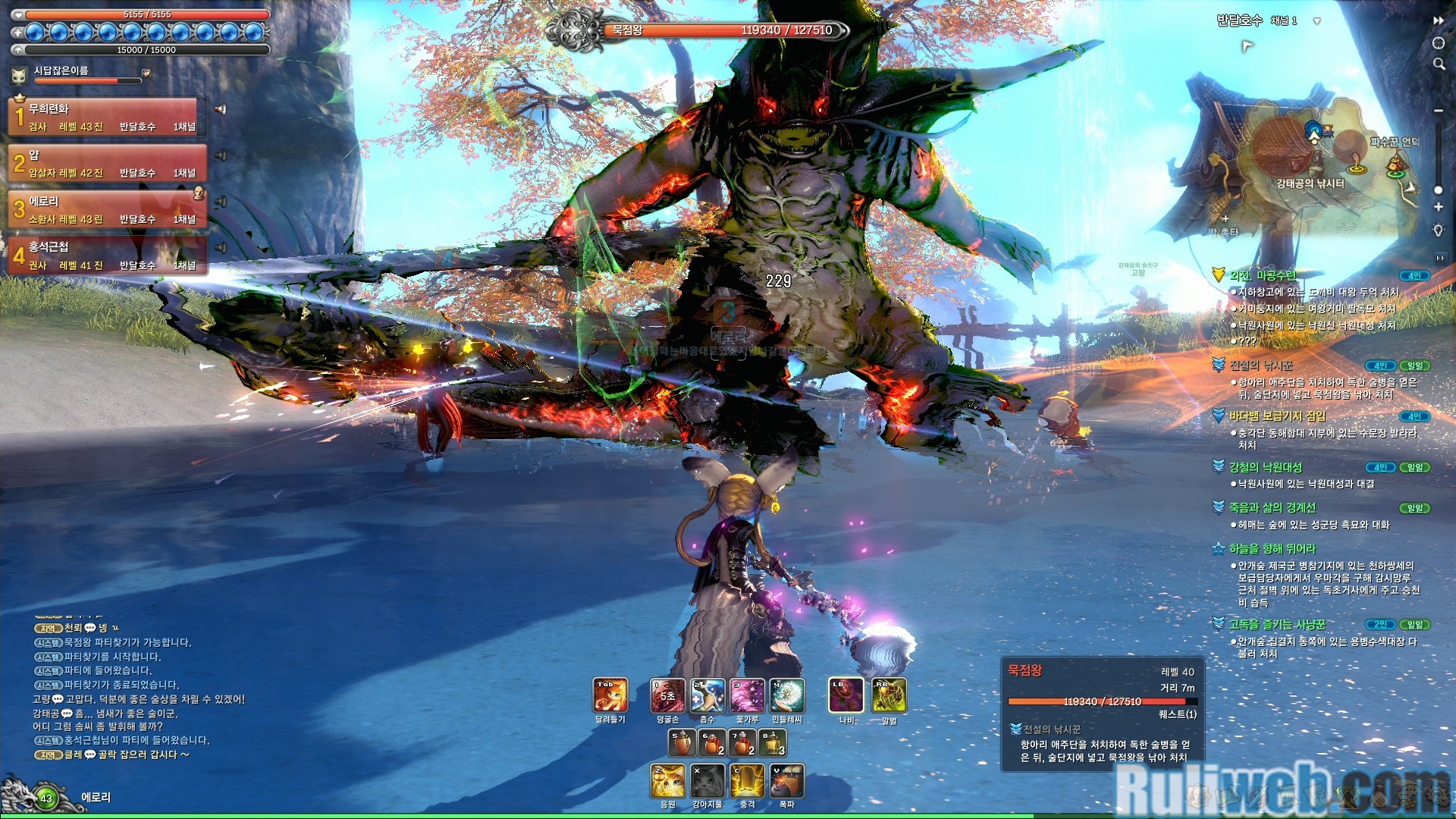Use the green potion in slot 8

click(773, 742)
